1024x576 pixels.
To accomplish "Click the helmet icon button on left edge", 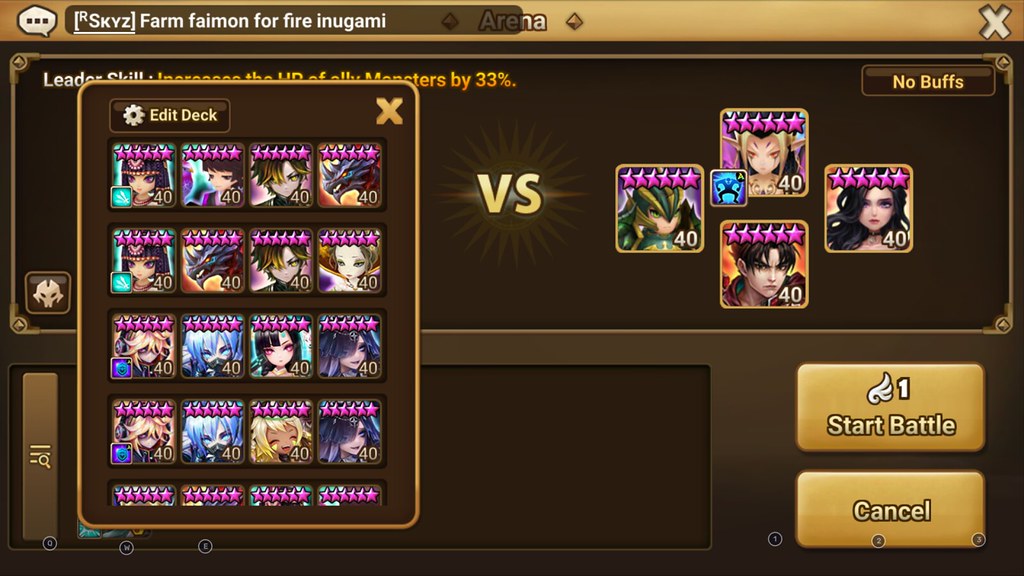I will tap(47, 293).
